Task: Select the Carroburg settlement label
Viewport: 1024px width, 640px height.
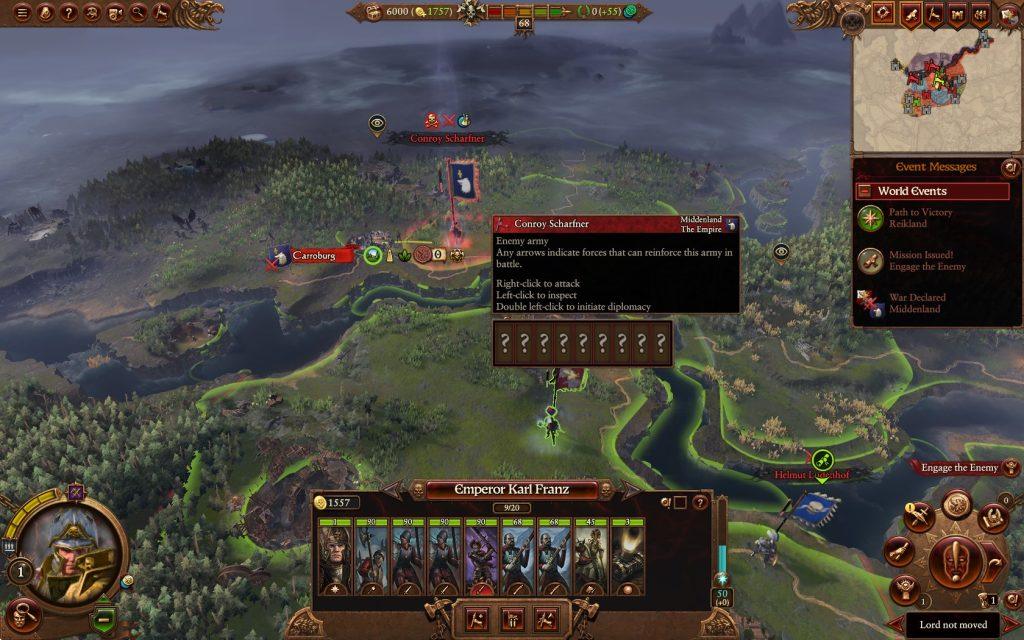Action: pos(320,256)
